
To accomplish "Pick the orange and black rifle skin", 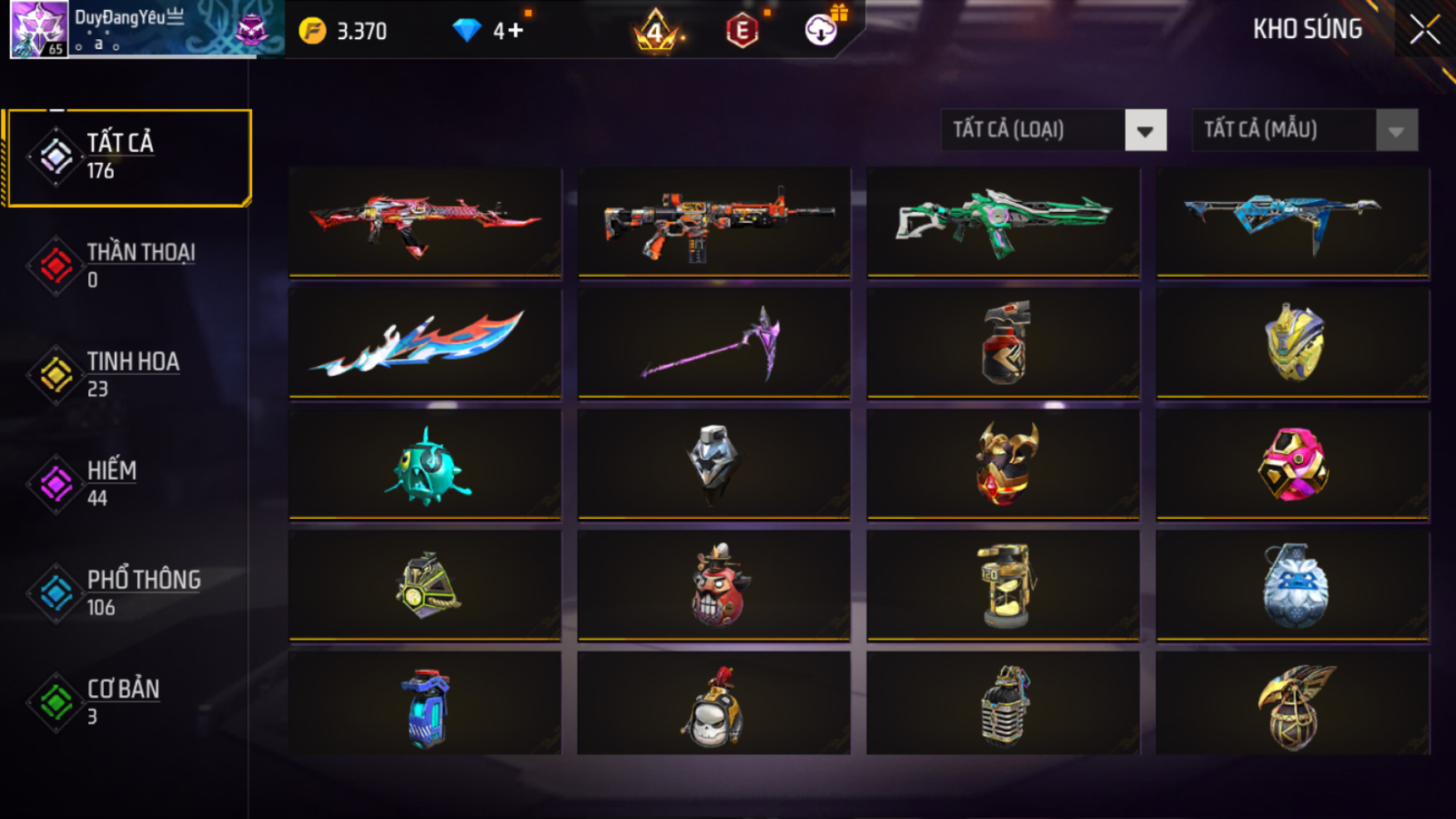I will (714, 222).
